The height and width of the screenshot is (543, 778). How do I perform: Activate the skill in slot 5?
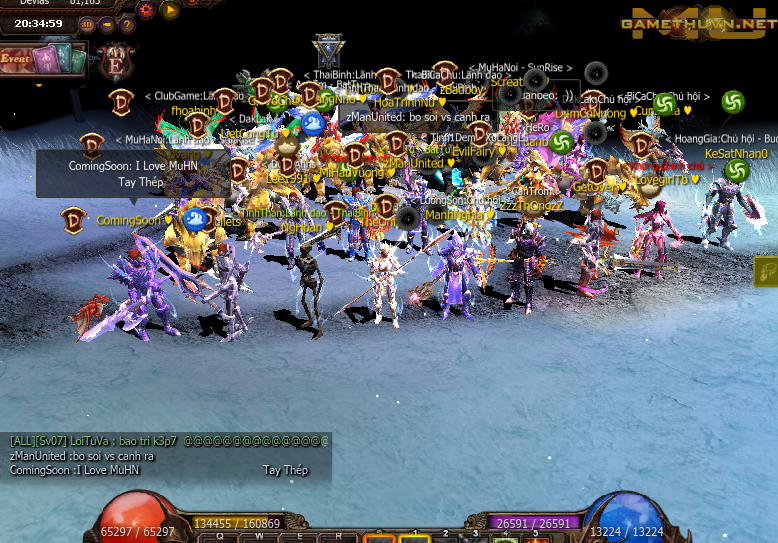point(536,538)
